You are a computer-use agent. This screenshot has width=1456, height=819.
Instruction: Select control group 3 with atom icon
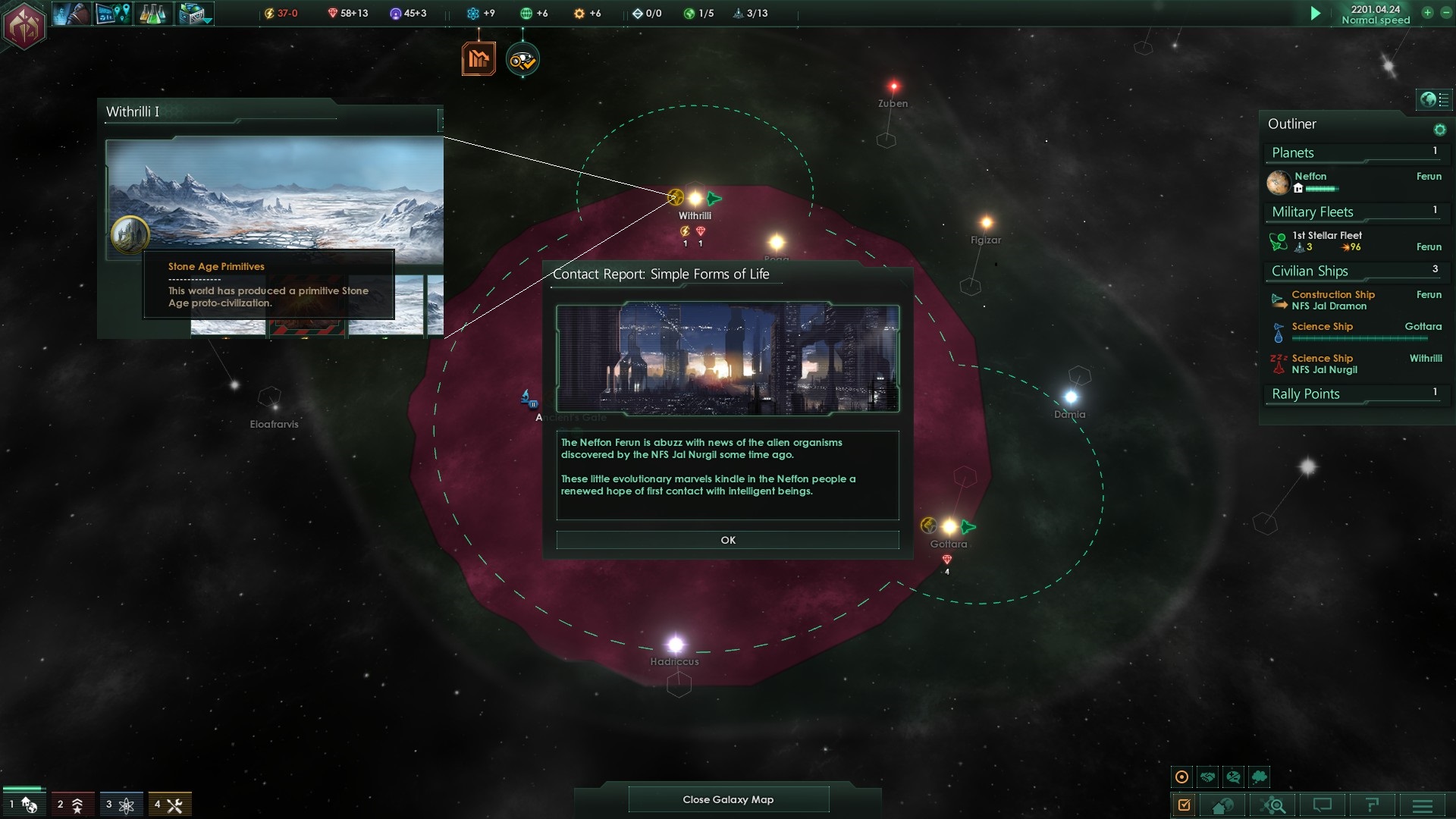click(120, 805)
